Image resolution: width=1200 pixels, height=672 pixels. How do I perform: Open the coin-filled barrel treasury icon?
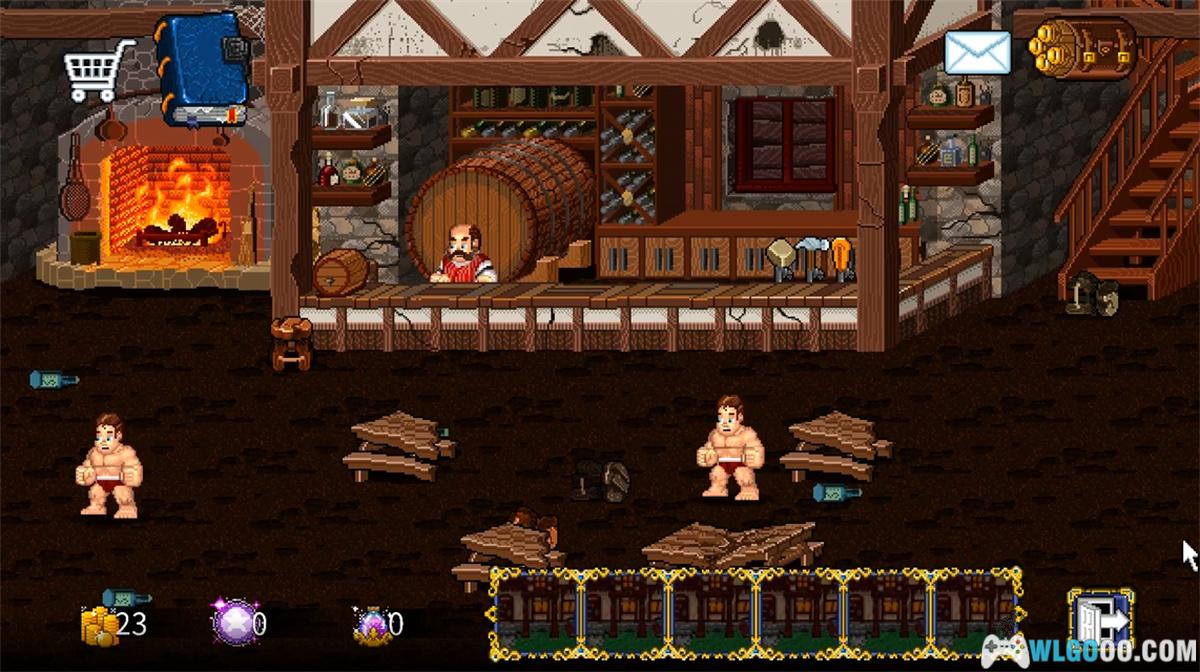[1083, 48]
